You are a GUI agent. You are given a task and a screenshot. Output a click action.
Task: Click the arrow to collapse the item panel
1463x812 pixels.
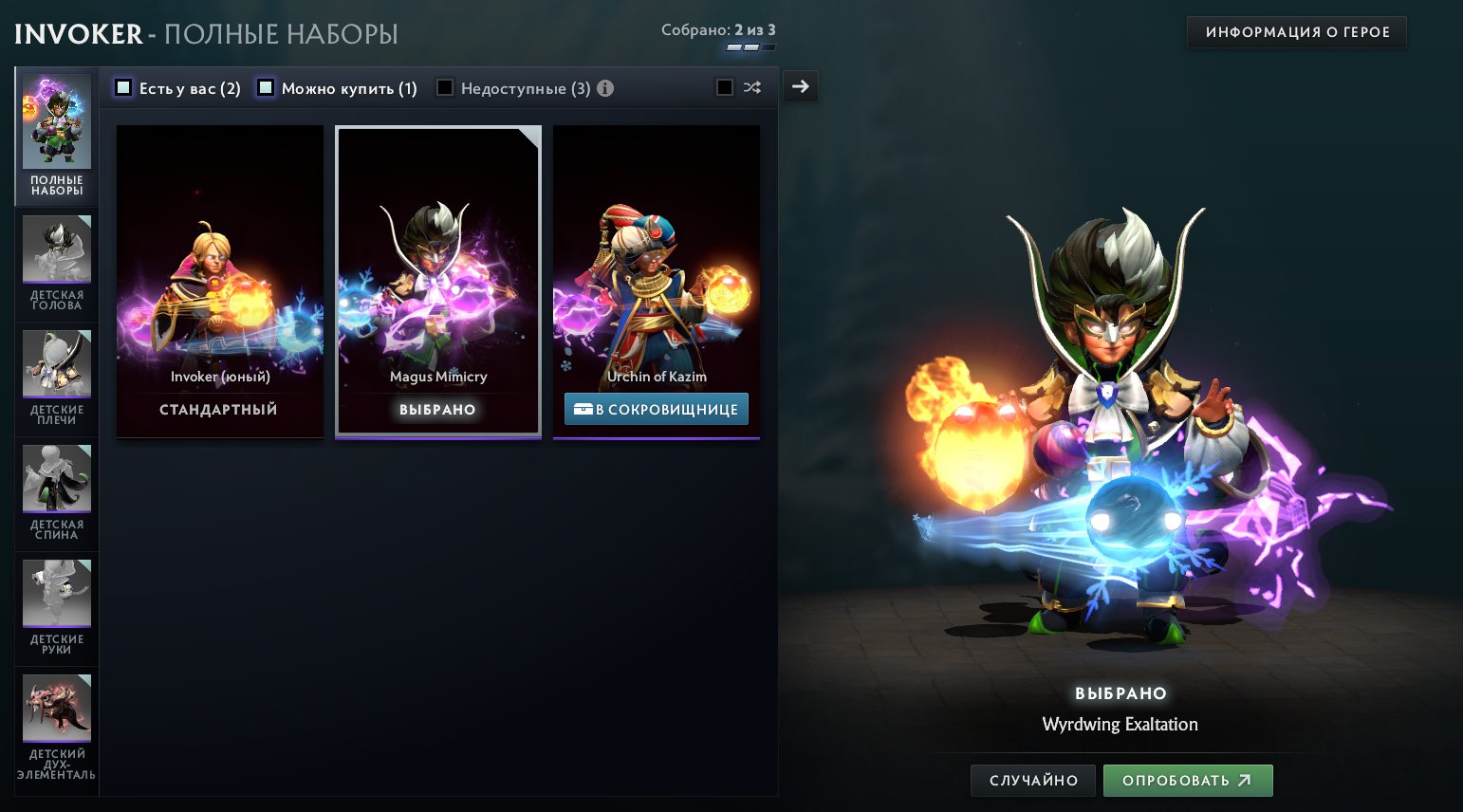point(800,85)
